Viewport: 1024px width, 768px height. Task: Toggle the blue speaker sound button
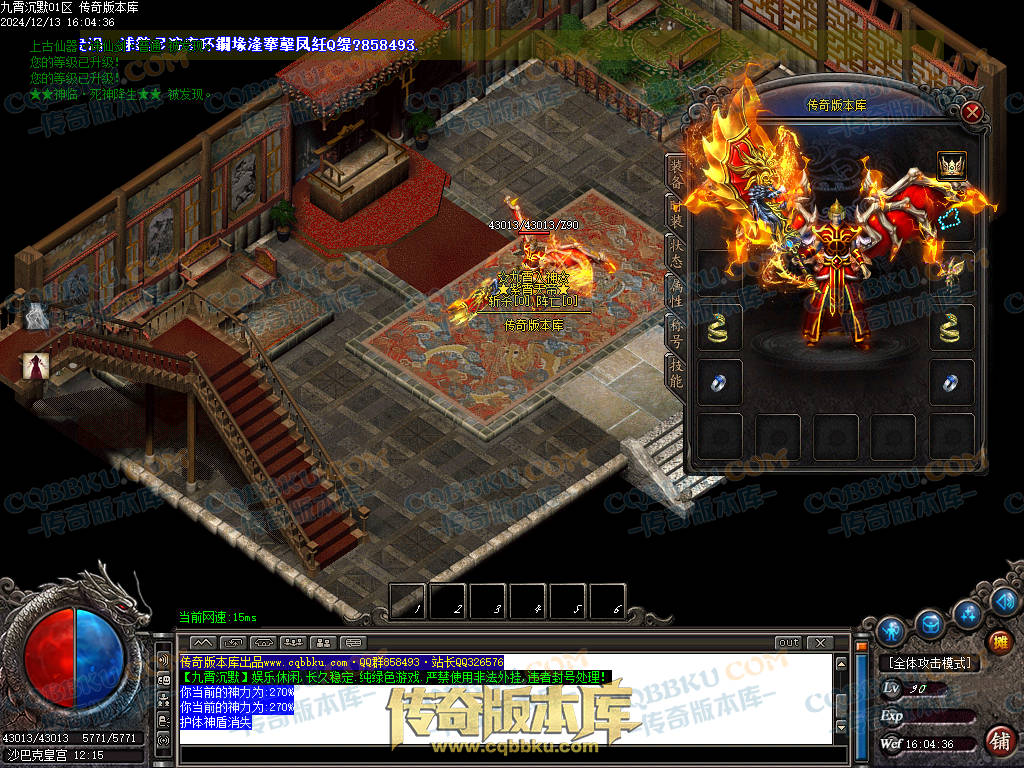tap(1005, 600)
